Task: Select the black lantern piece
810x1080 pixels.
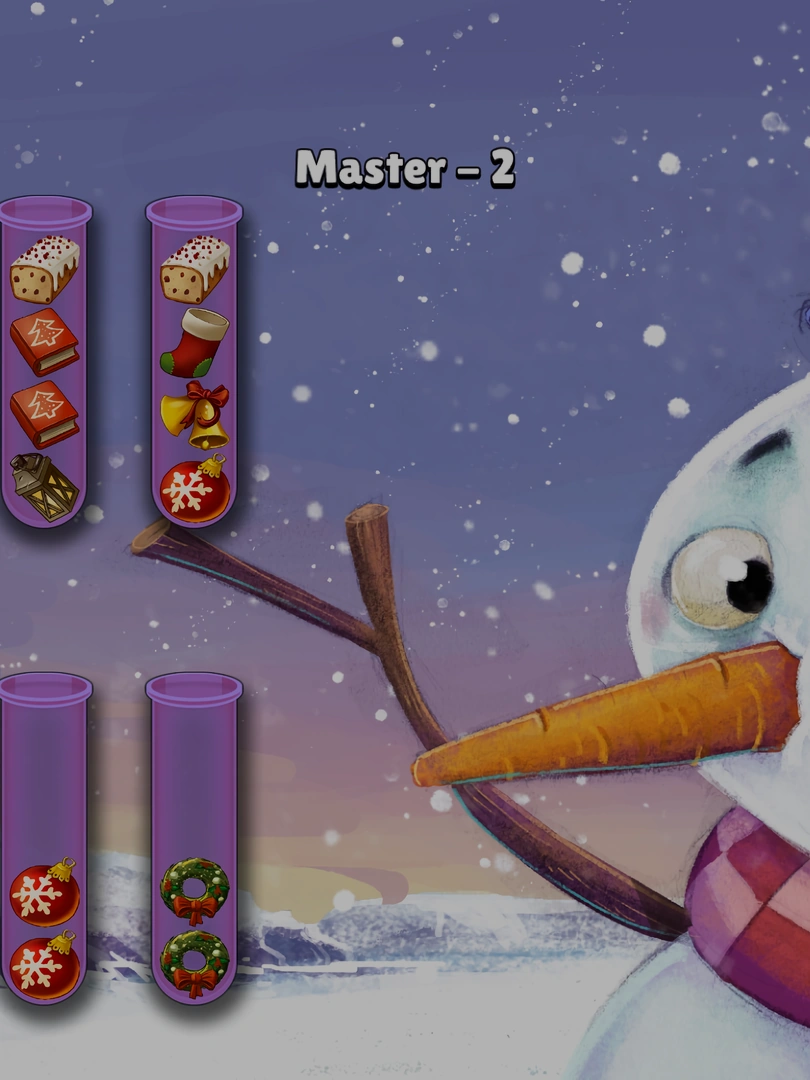Action: 45,487
